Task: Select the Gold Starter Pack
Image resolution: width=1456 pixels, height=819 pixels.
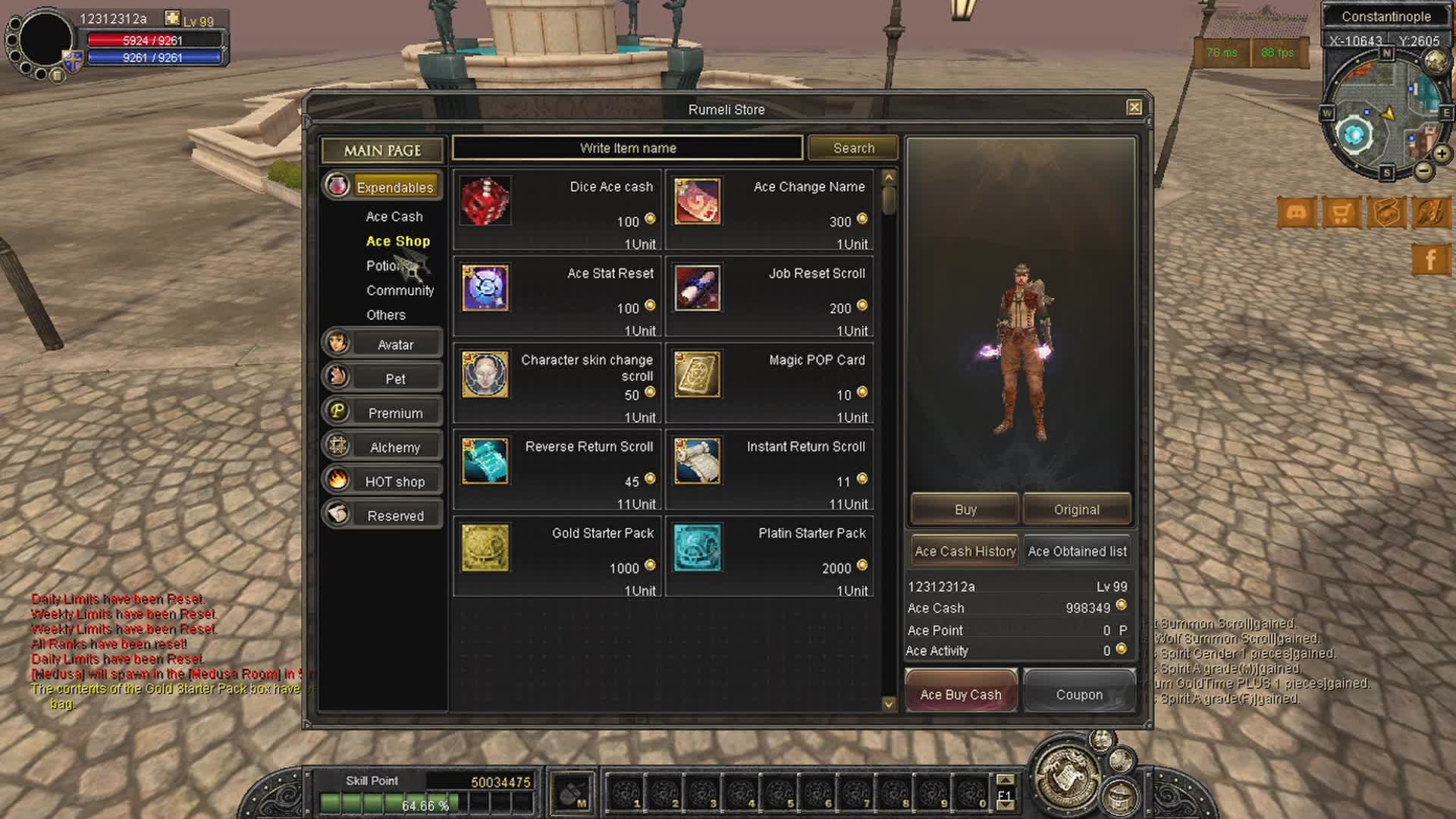Action: [557, 557]
